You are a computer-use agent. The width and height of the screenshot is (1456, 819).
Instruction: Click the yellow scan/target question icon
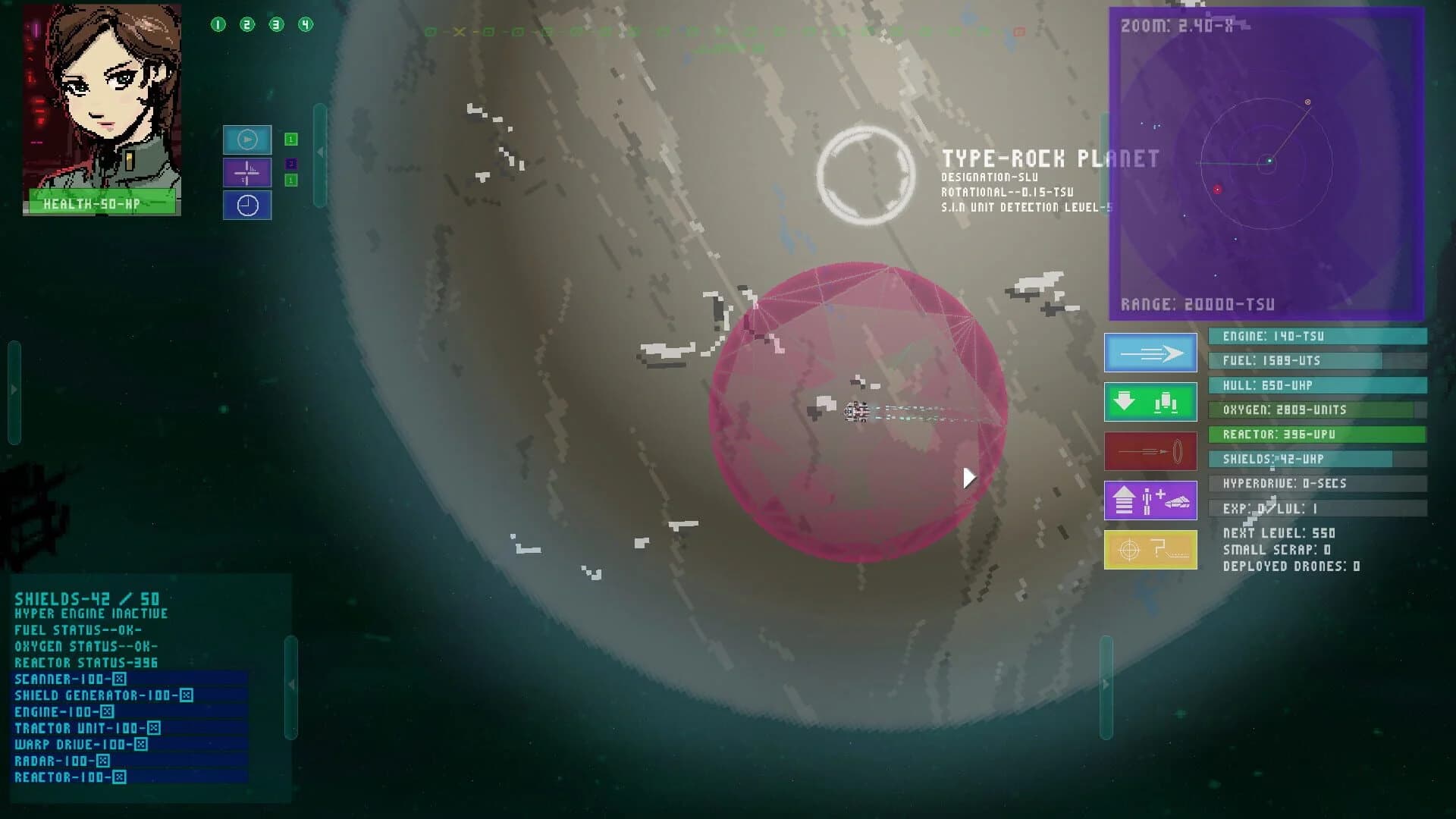pos(1150,549)
